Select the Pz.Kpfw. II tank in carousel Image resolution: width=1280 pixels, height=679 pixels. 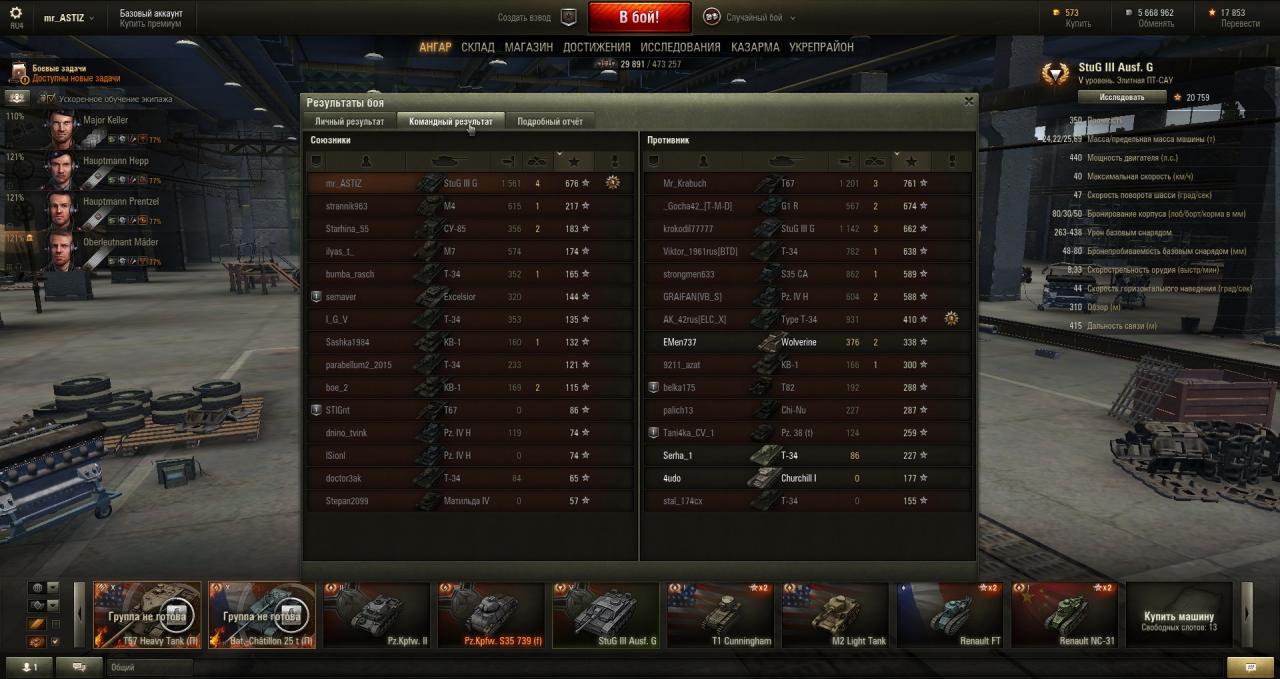(x=377, y=615)
